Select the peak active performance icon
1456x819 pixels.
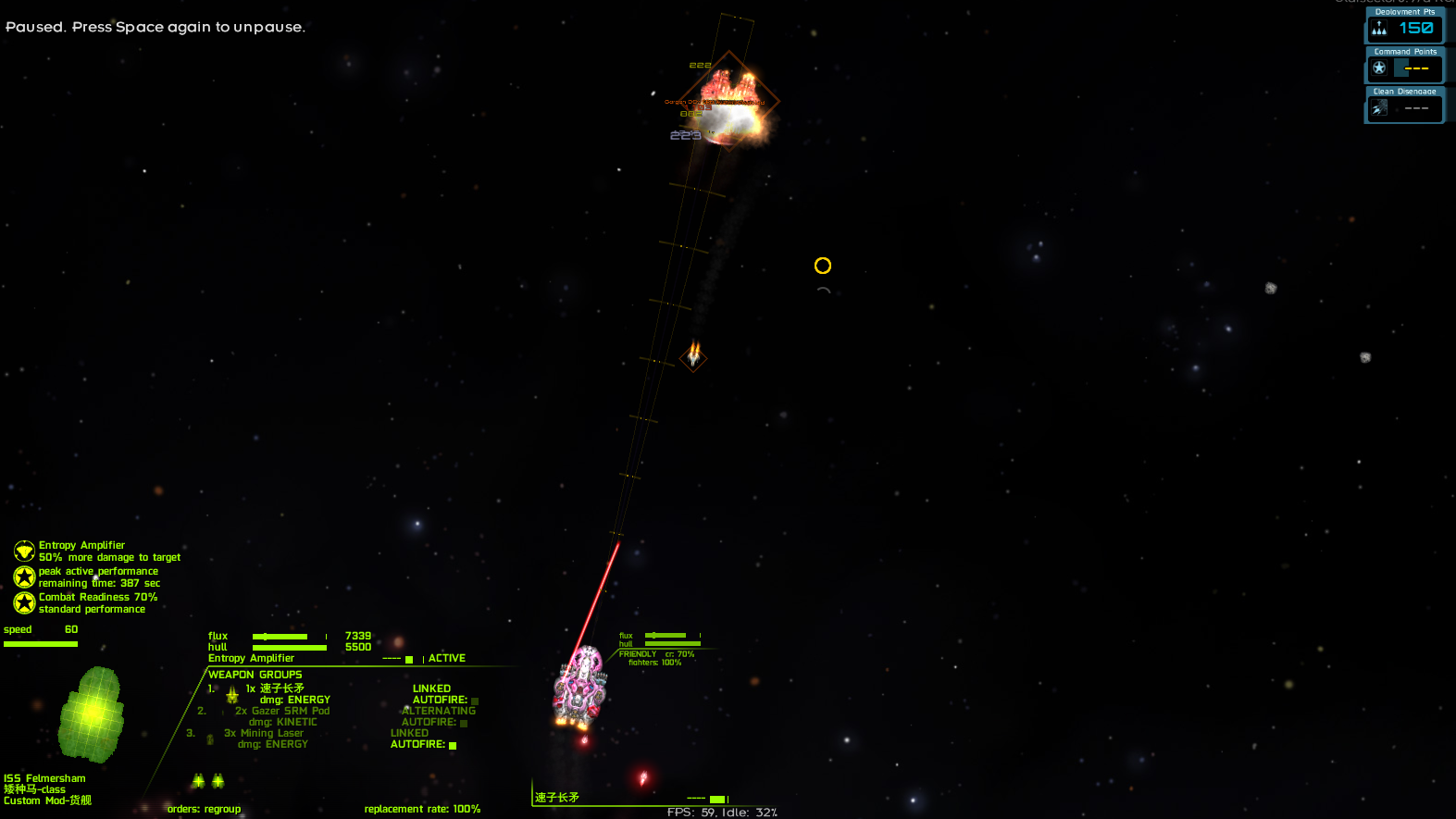(24, 577)
